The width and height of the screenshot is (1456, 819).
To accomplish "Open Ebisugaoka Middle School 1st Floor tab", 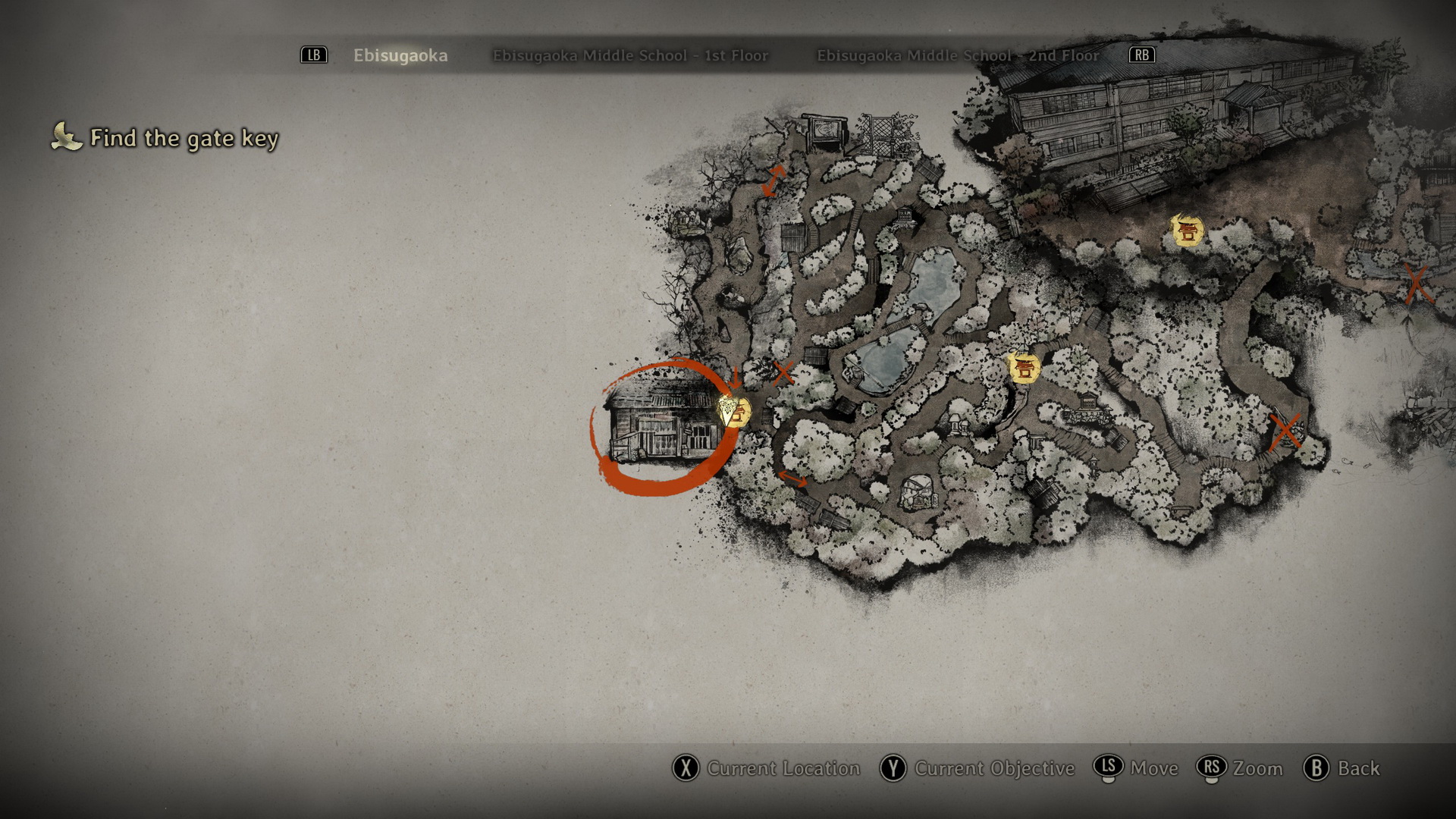I will pyautogui.click(x=630, y=55).
